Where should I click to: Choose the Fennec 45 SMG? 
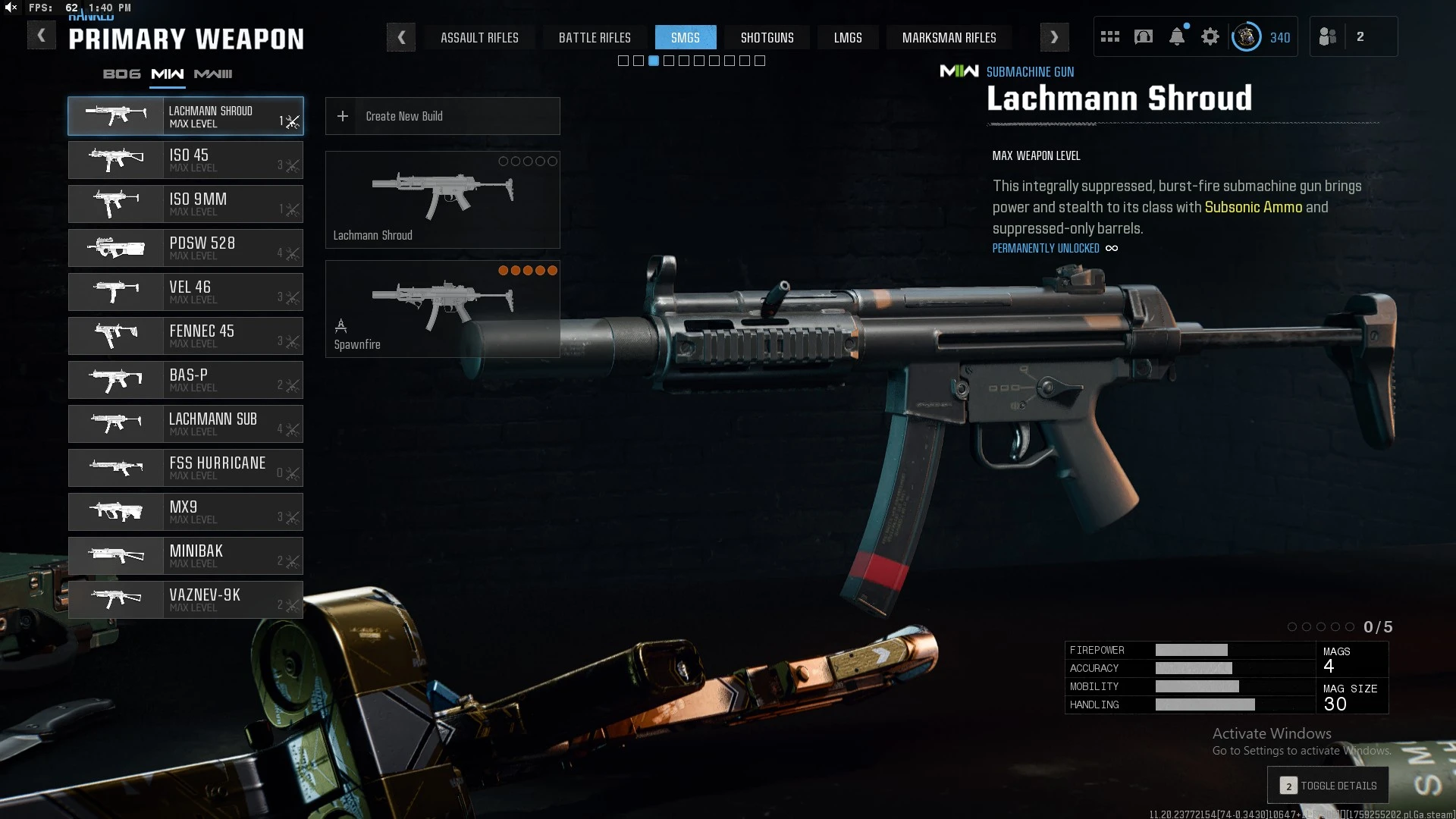point(186,336)
